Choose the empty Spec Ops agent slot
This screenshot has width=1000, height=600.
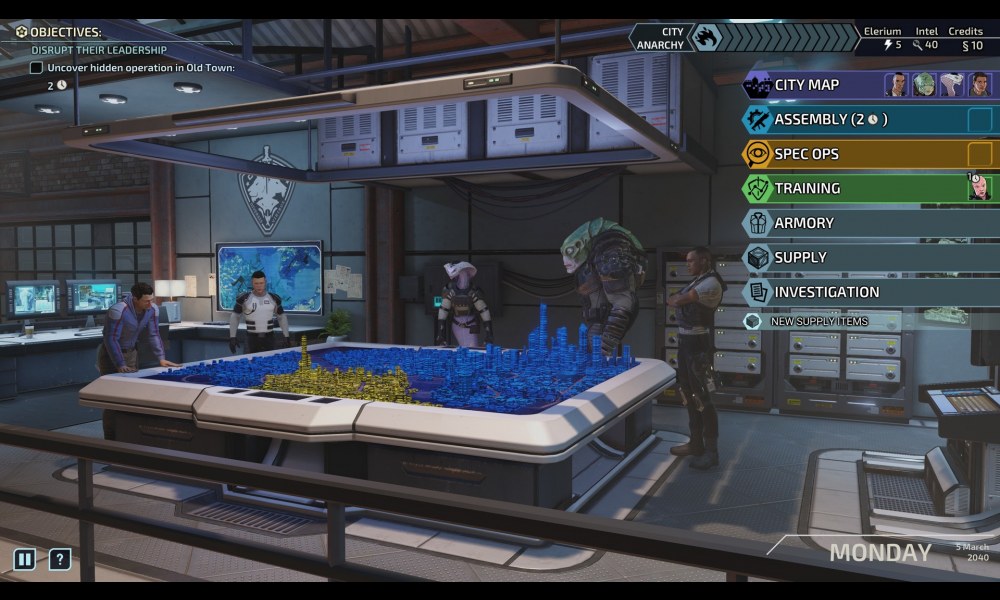coord(979,154)
